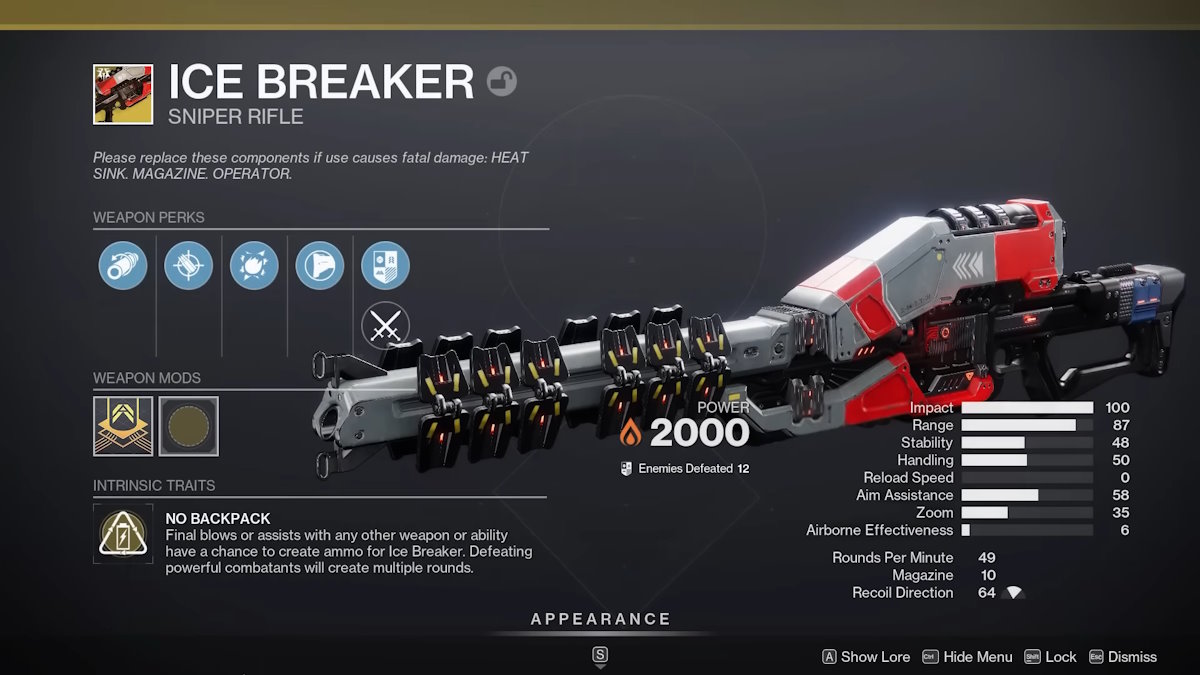The image size is (1200, 675).
Task: Choose the fiery burst perk icon
Action: 254,266
